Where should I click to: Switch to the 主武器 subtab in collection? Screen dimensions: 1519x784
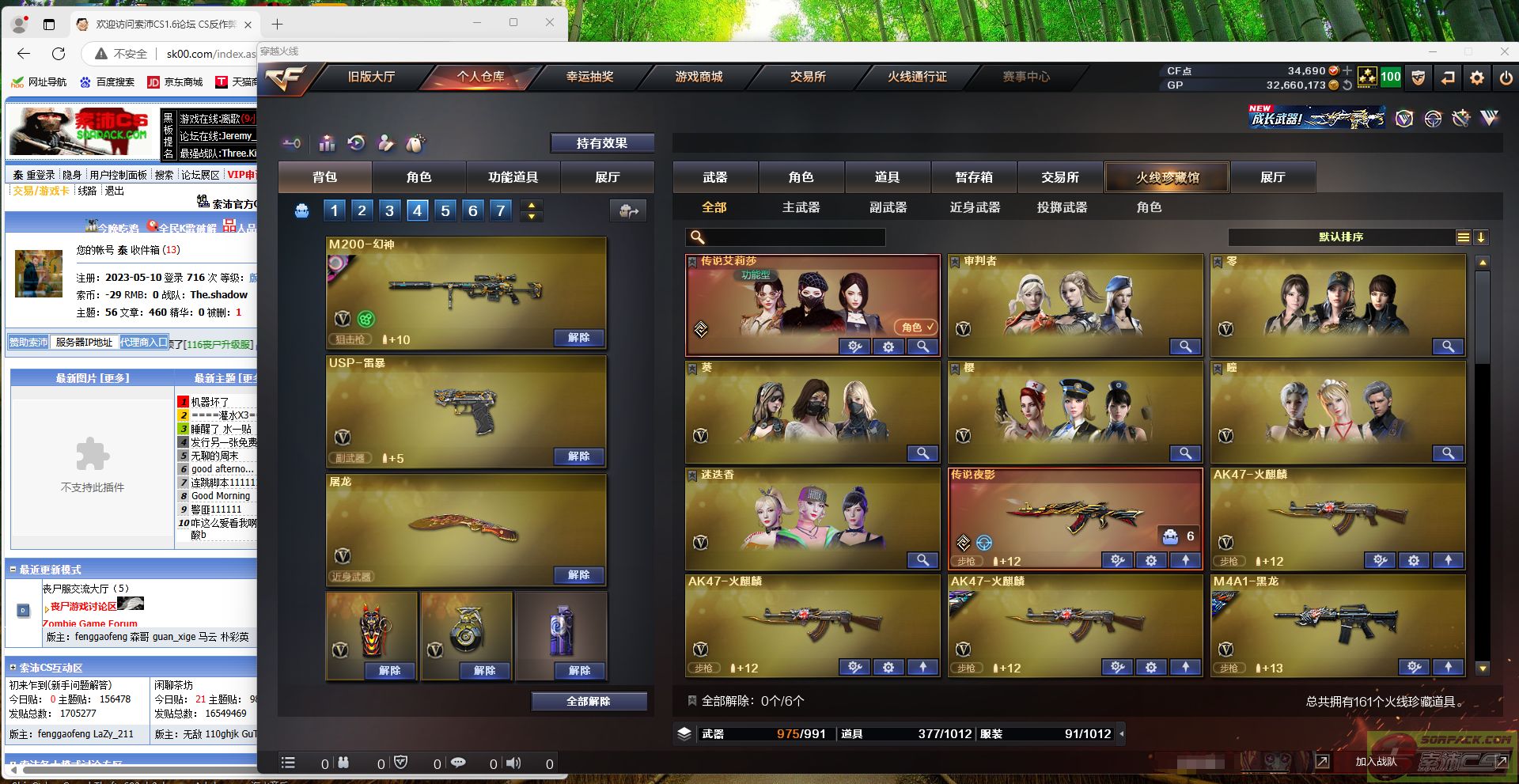[801, 207]
